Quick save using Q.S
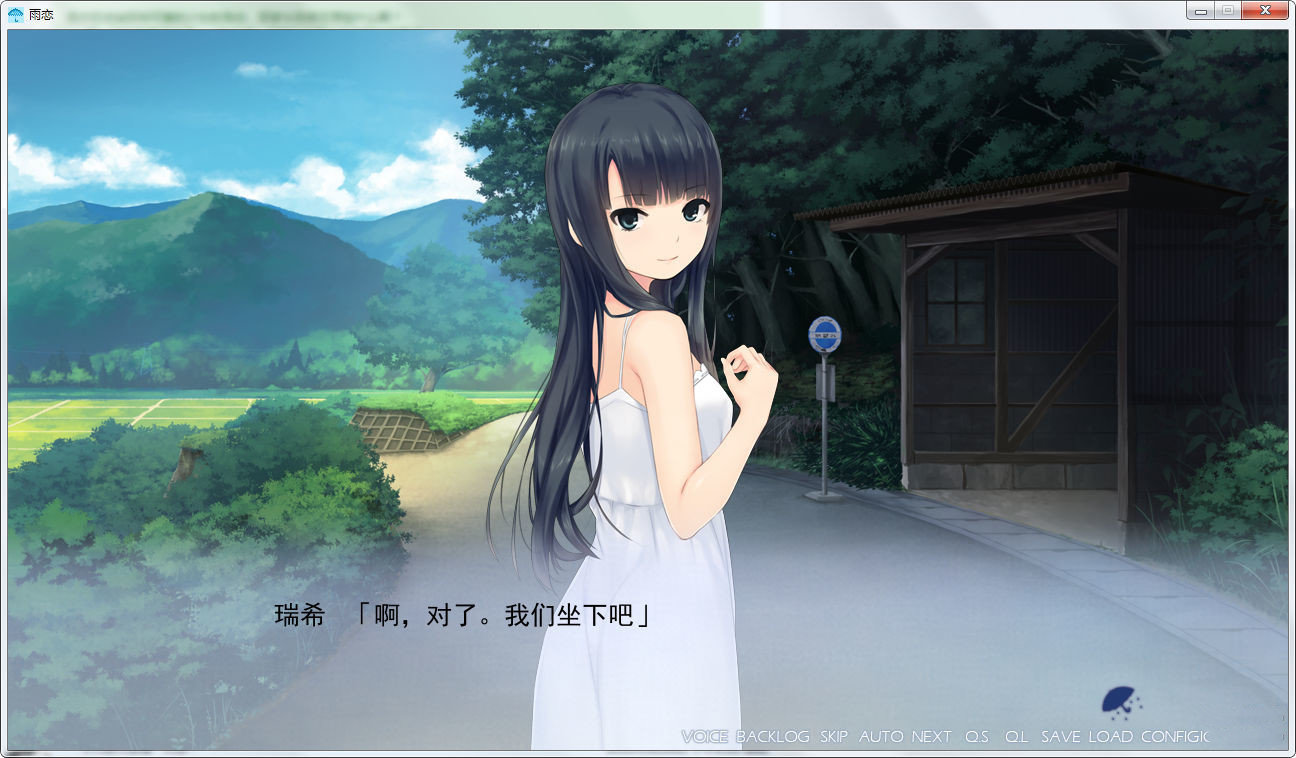Viewport: 1296px width, 758px height. [977, 736]
